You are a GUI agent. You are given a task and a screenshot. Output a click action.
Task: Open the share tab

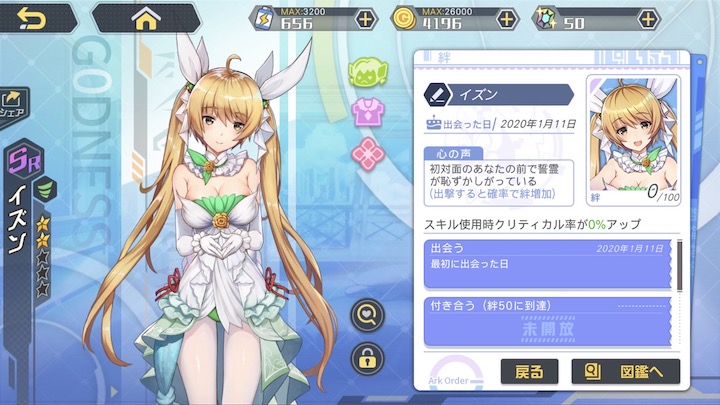(14, 103)
